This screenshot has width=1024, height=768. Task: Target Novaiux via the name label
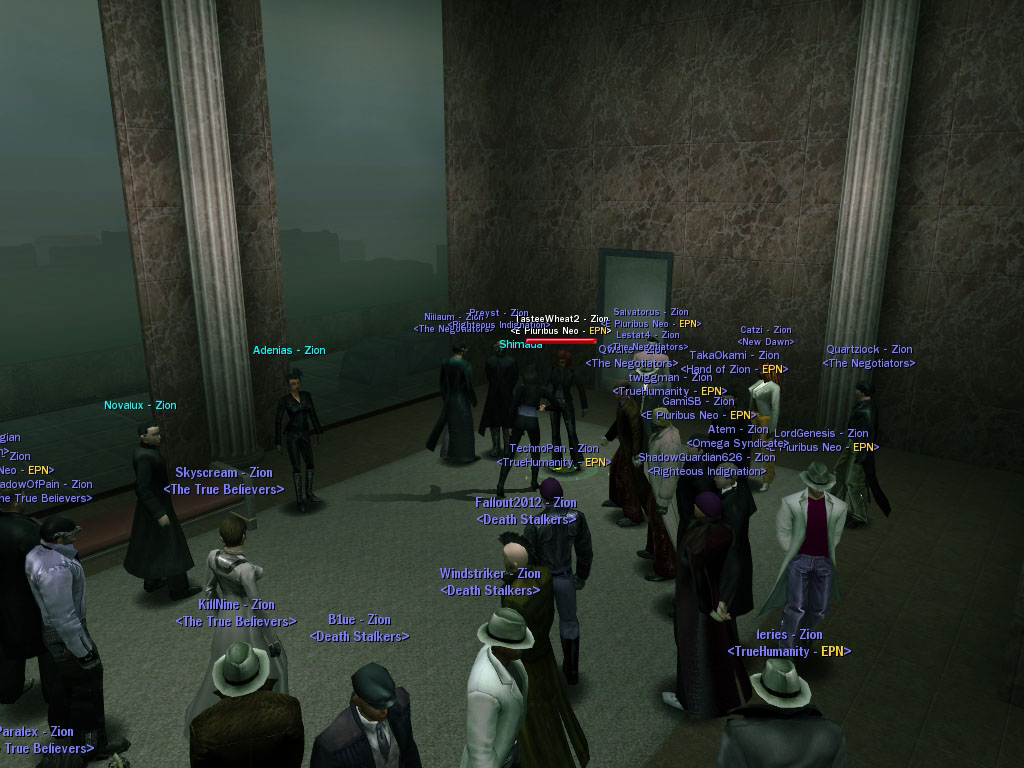click(140, 406)
